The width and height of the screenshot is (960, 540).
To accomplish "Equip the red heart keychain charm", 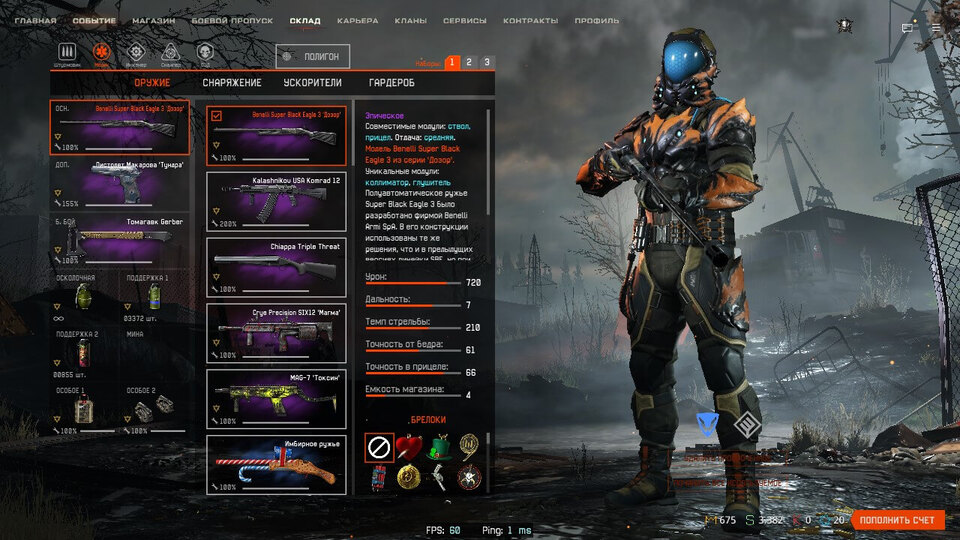I will pos(408,446).
